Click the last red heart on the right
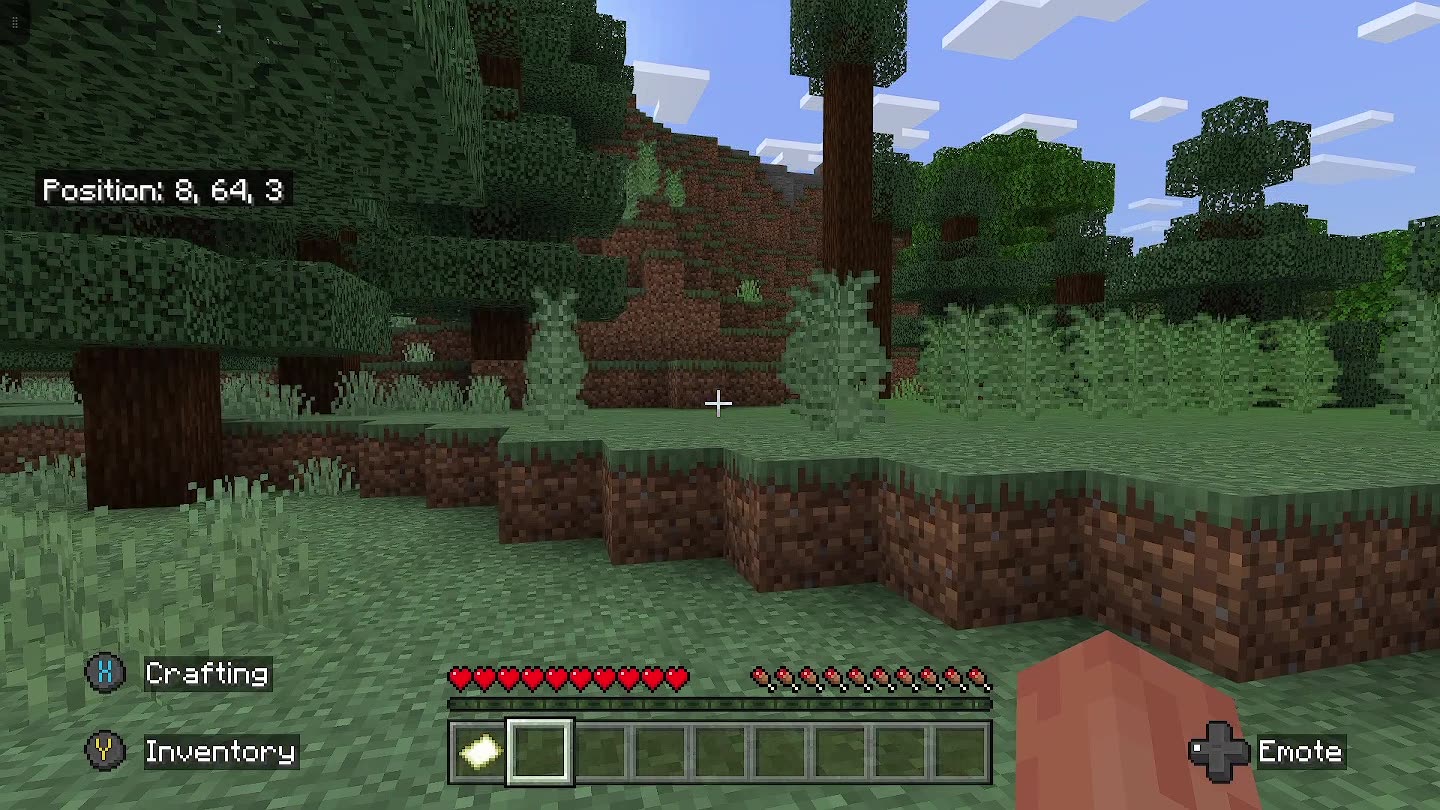The width and height of the screenshot is (1440, 810). pos(672,677)
